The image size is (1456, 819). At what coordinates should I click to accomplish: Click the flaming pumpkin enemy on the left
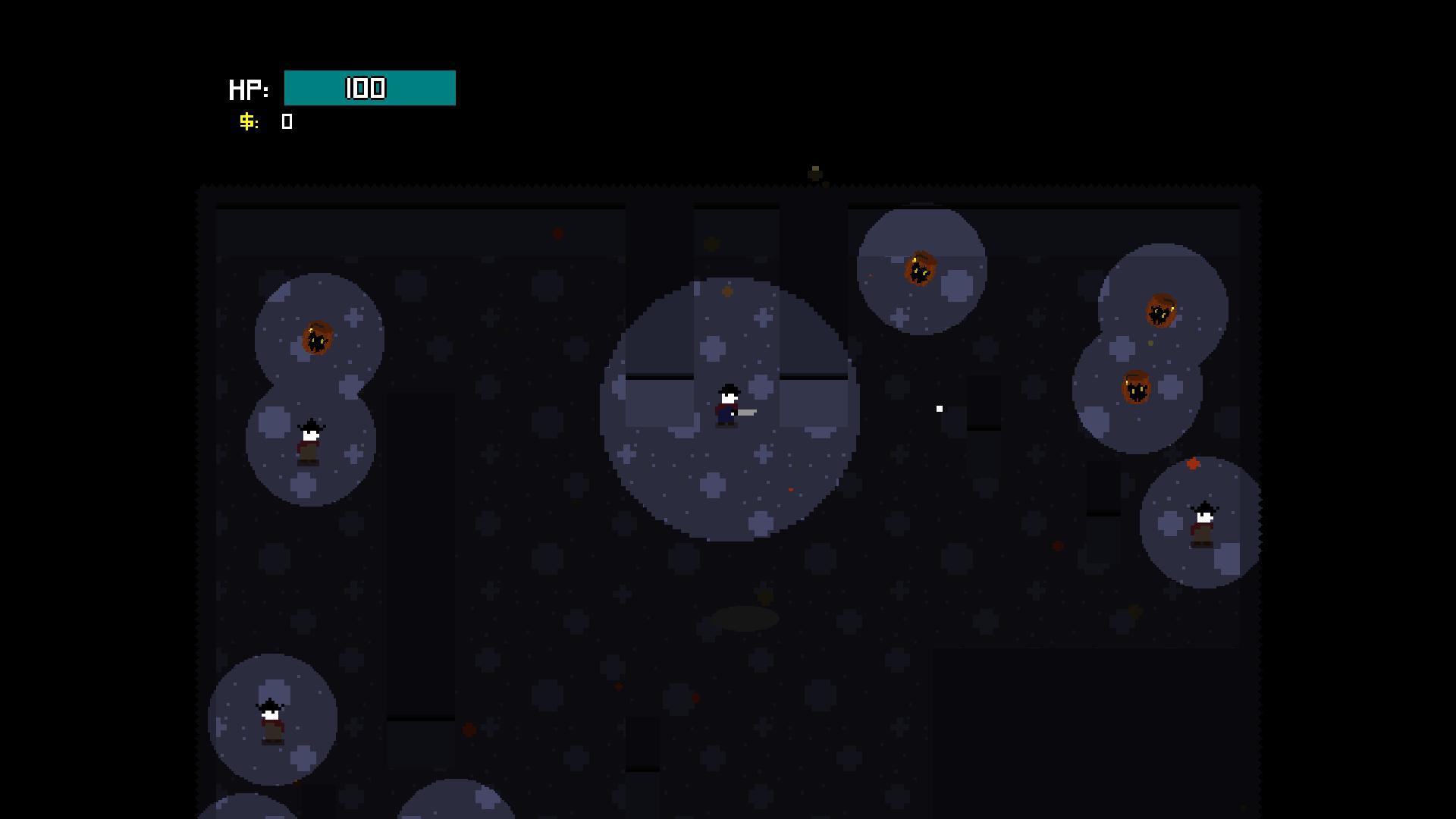click(x=319, y=338)
